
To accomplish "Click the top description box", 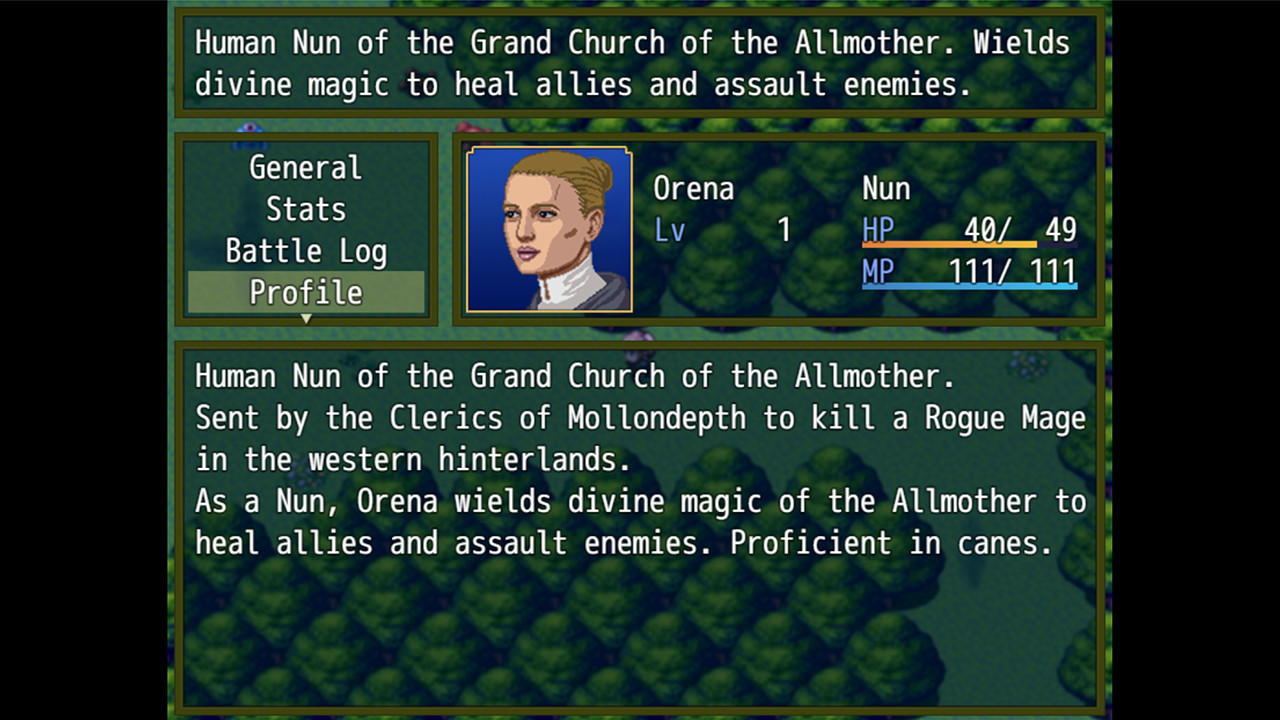I will [x=640, y=62].
